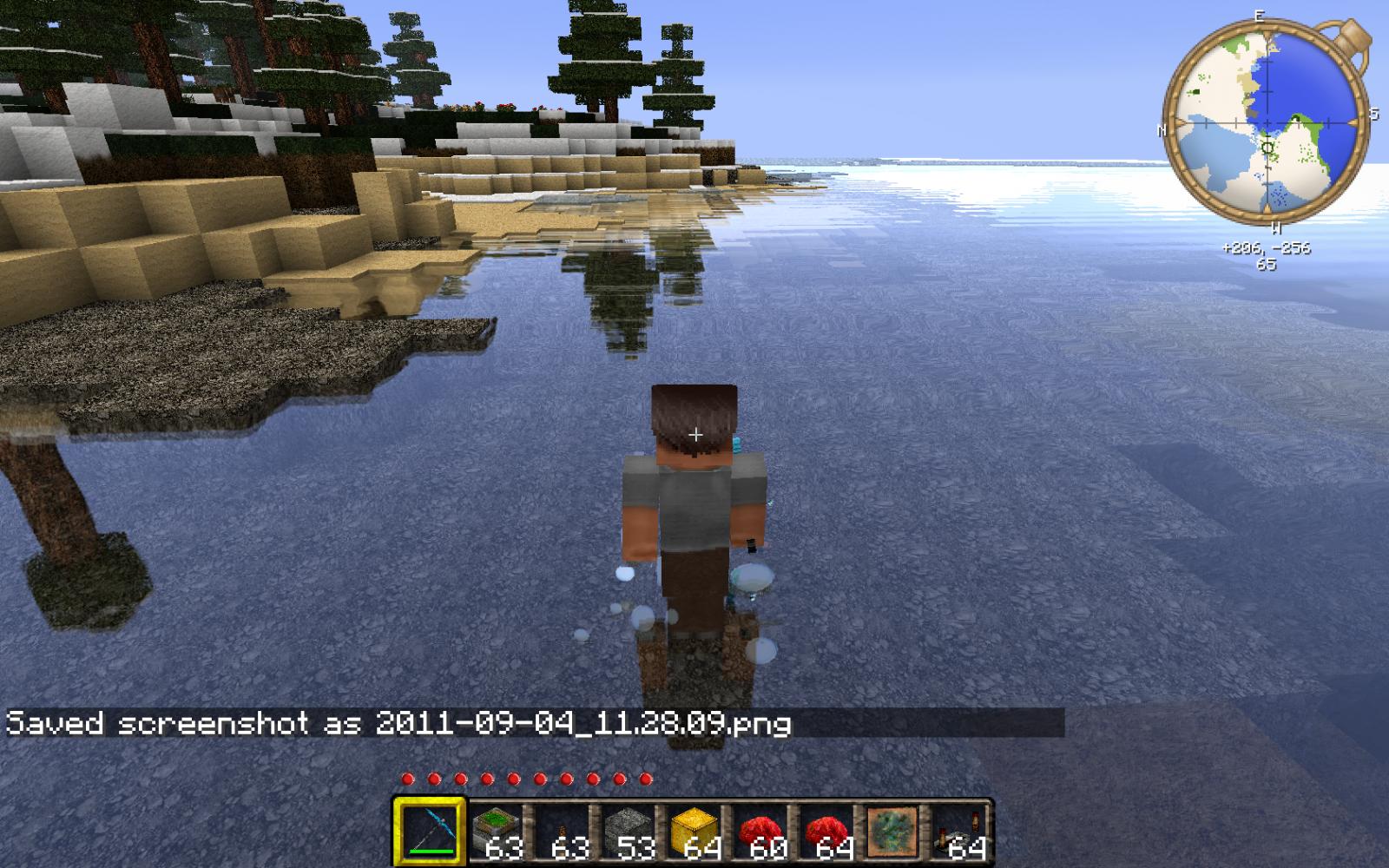Screen dimensions: 1389x868
Task: Choose the redstone torch slot
Action: click(x=562, y=831)
